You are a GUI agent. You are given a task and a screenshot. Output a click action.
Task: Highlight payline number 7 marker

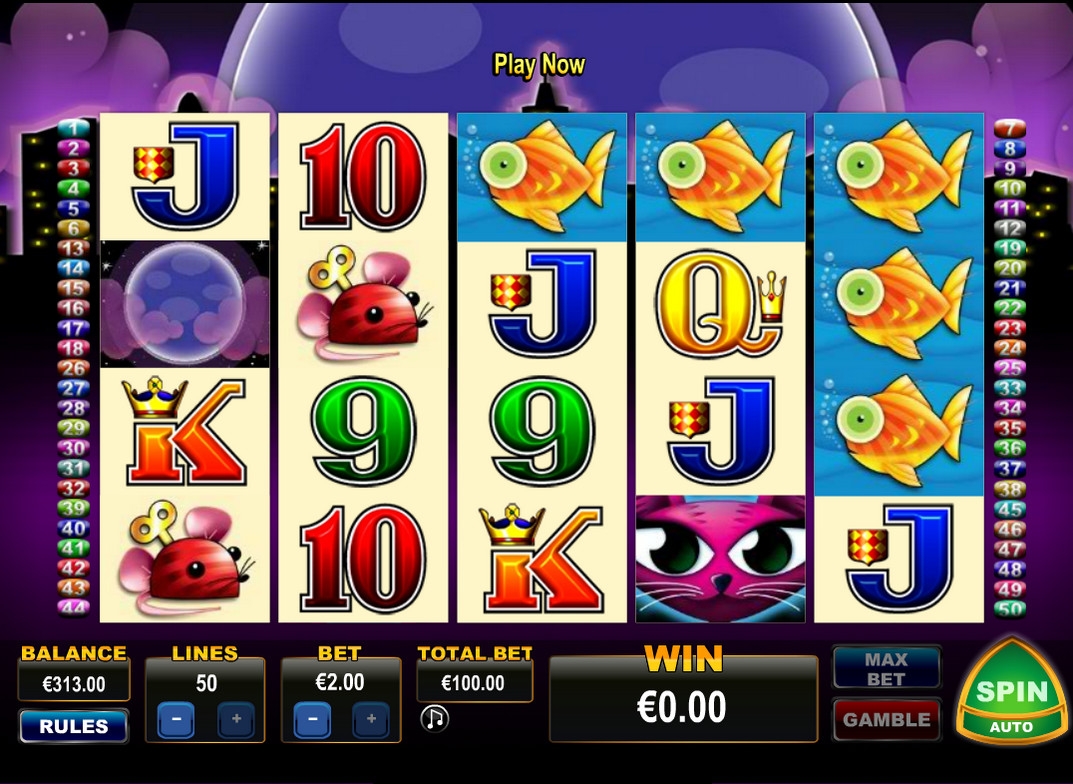[x=1009, y=128]
